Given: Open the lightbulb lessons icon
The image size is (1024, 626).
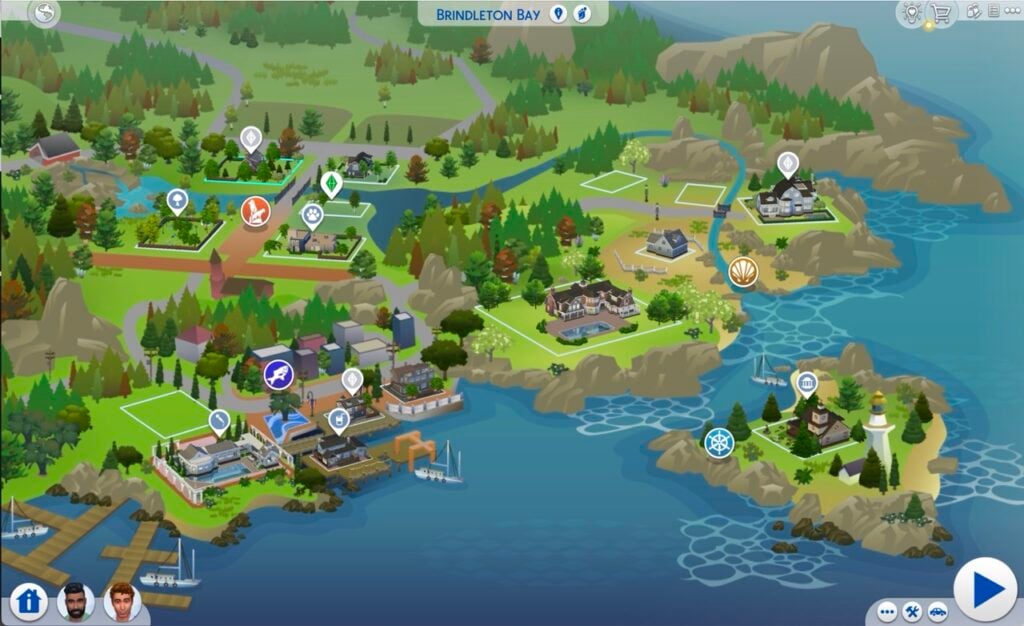Looking at the screenshot, I should pyautogui.click(x=911, y=13).
